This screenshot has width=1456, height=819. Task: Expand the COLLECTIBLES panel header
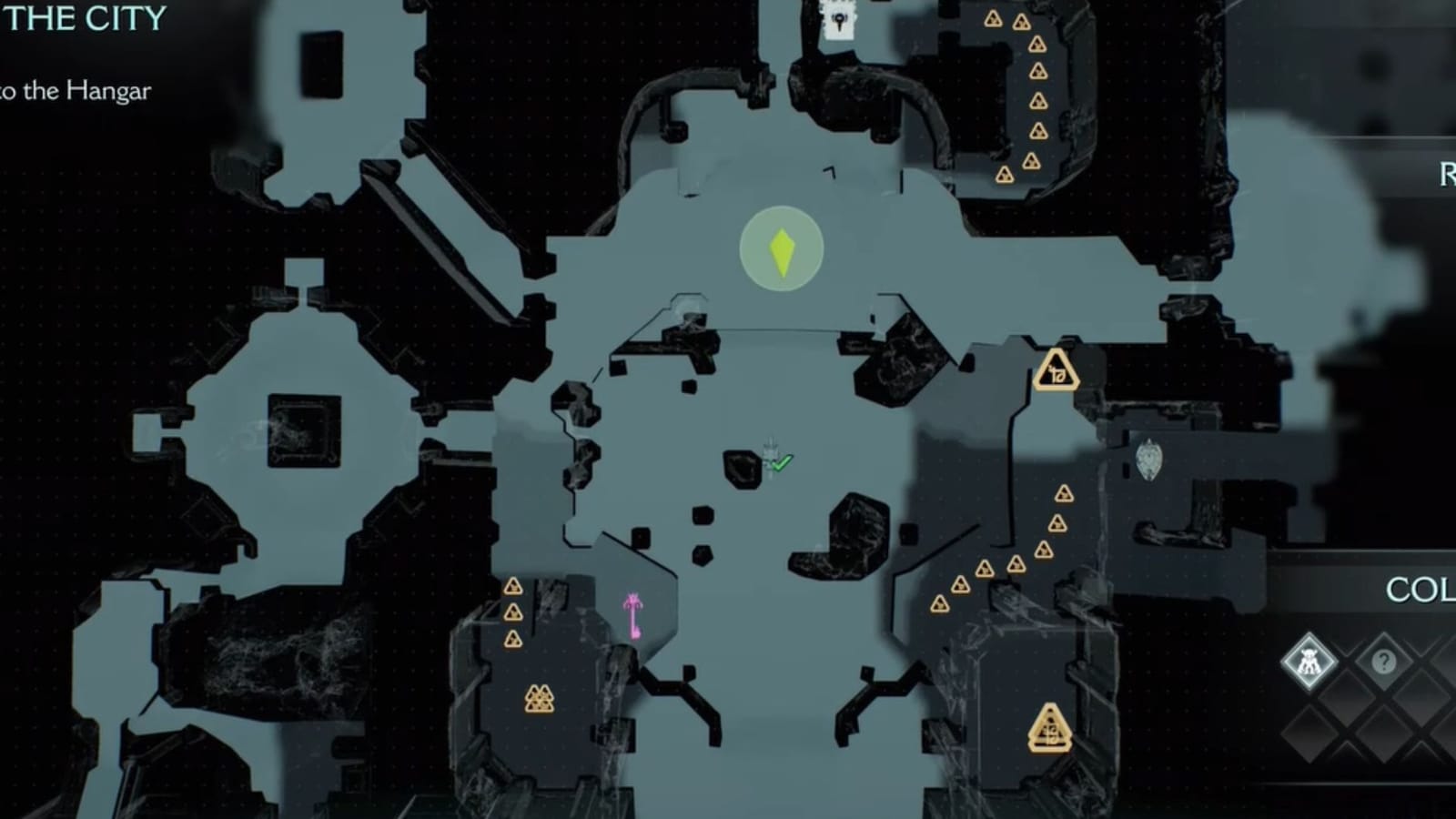coord(1425,590)
